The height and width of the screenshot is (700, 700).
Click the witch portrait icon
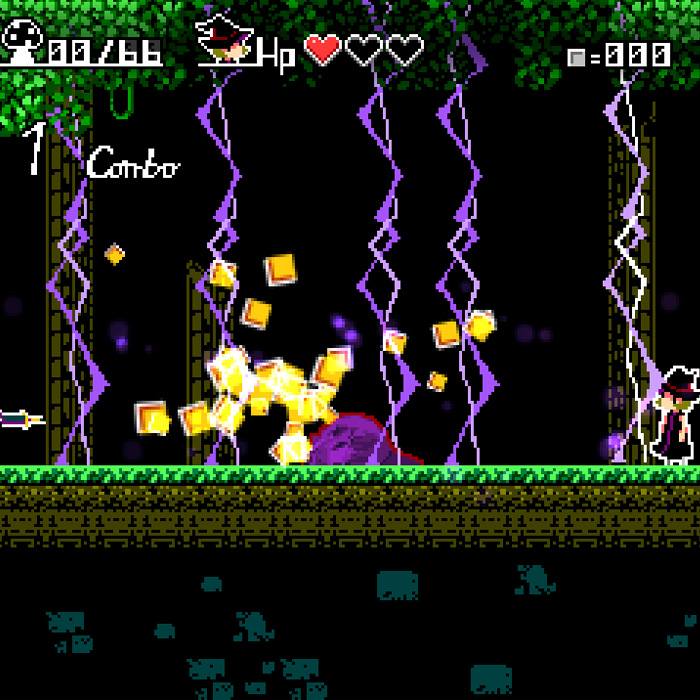click(225, 41)
